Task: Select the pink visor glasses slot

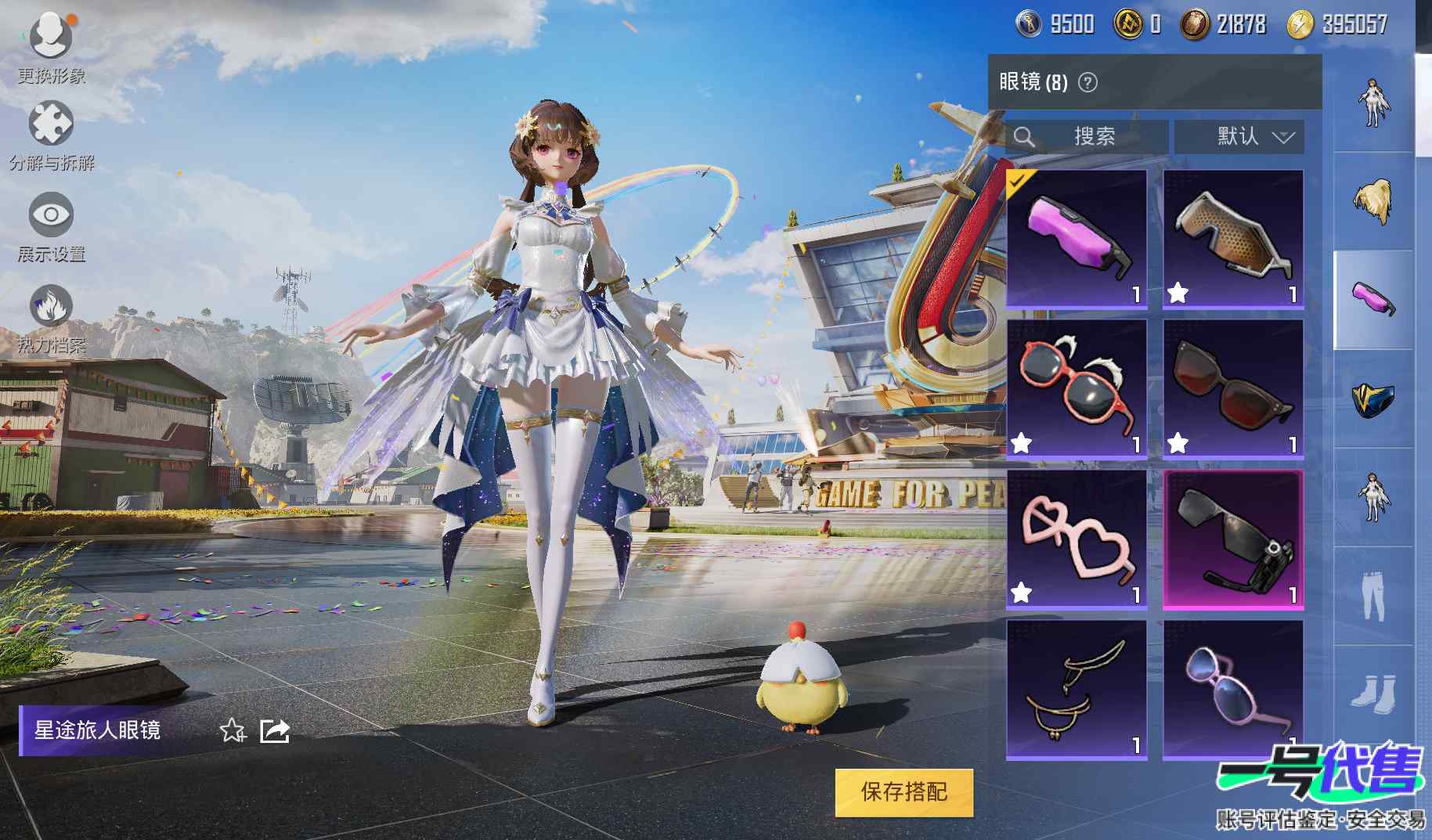Action: [x=1077, y=238]
